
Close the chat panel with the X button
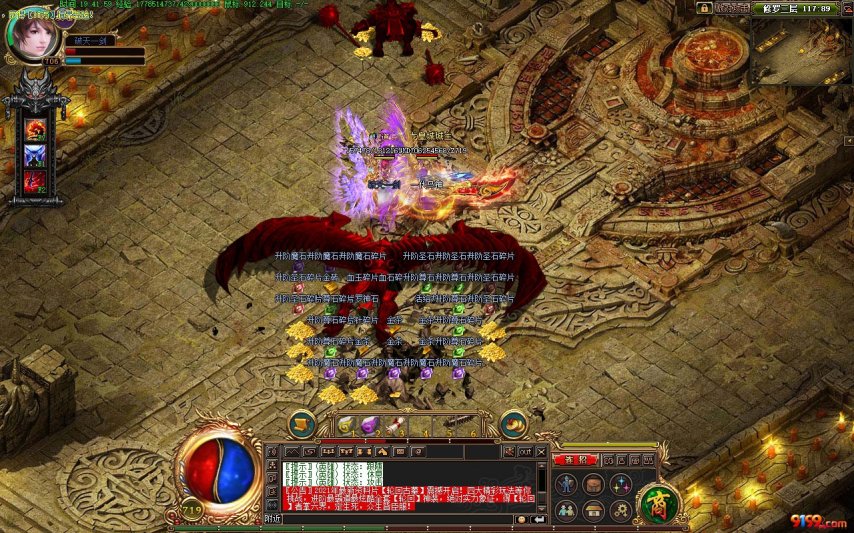(x=544, y=453)
